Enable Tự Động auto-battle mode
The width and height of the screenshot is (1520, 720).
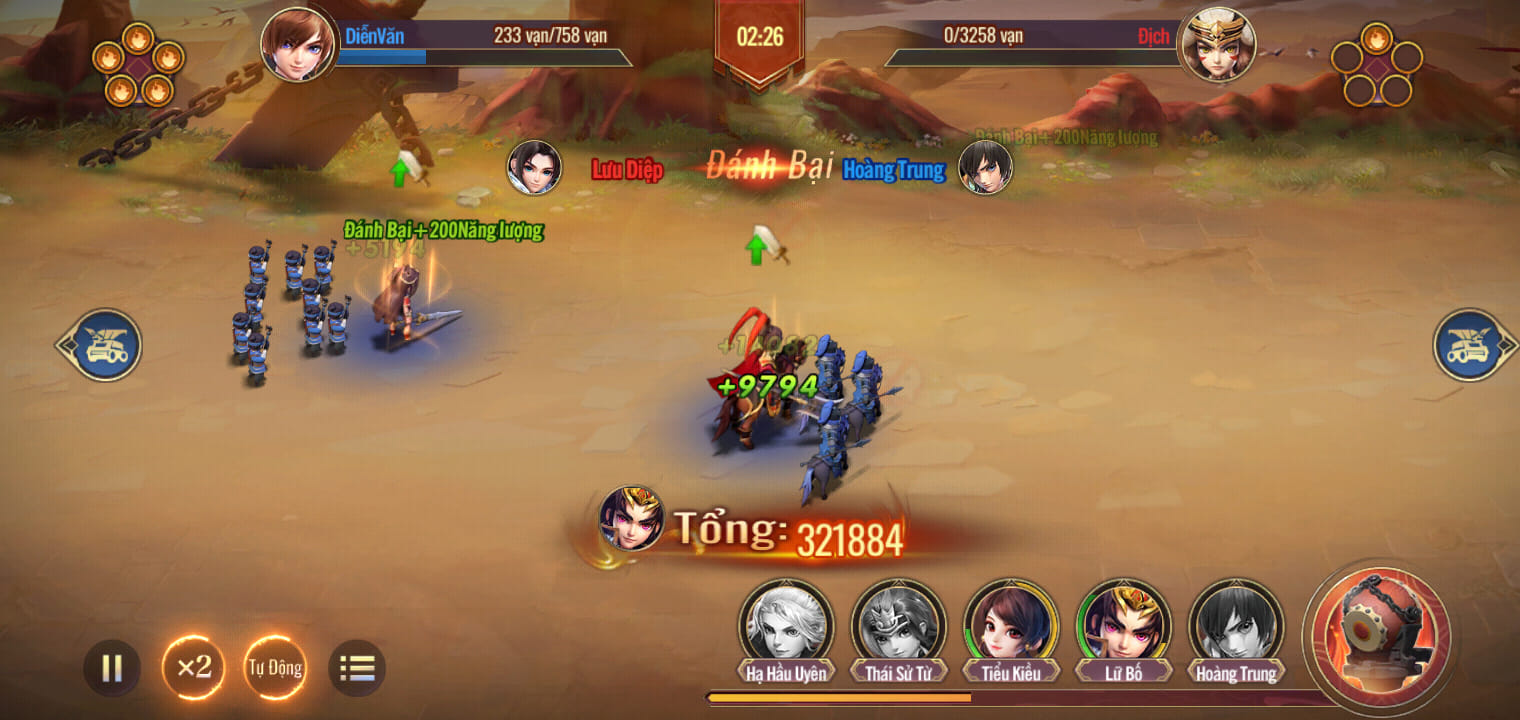(274, 668)
